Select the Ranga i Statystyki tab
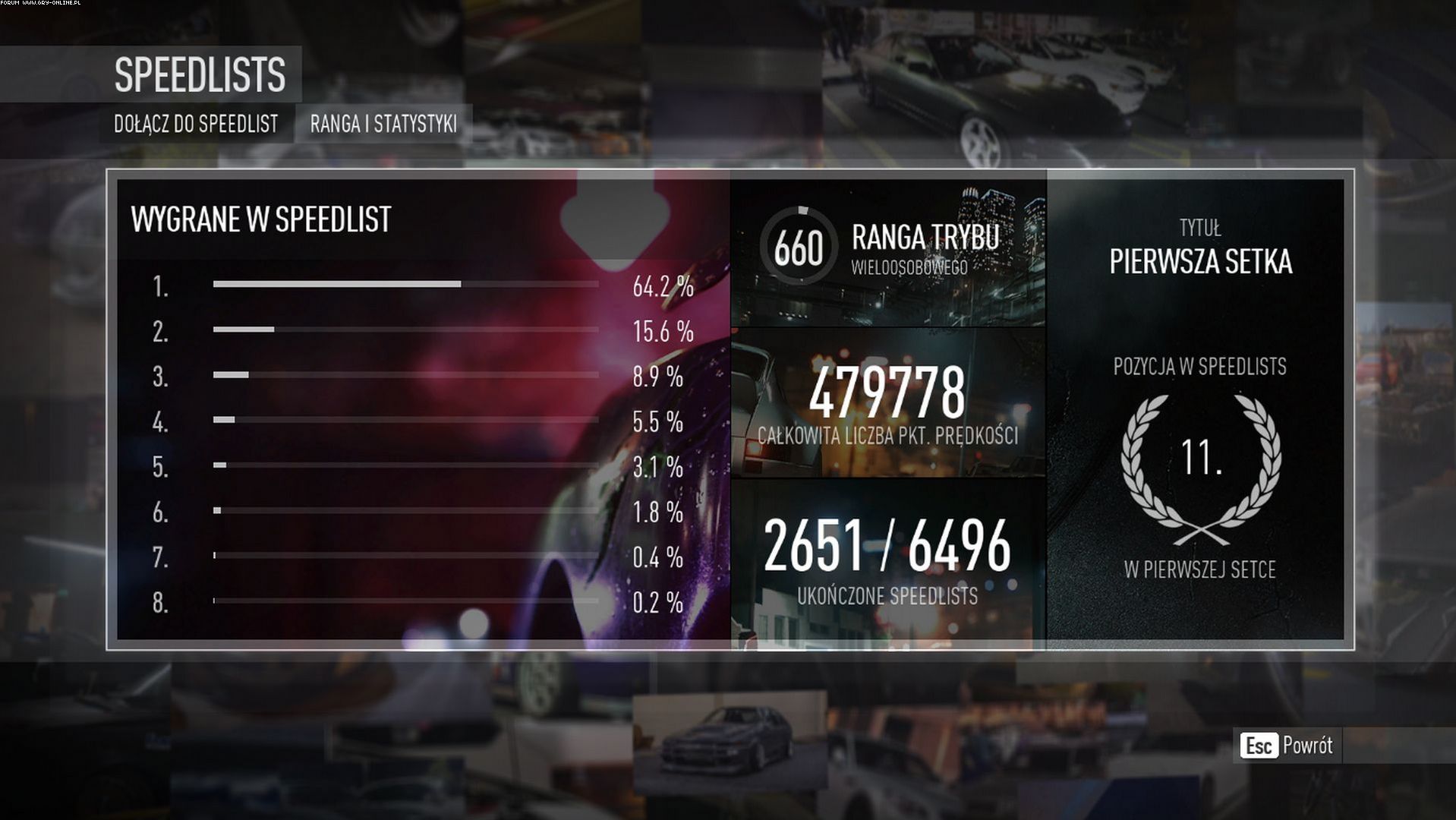Image resolution: width=1456 pixels, height=820 pixels. coord(383,124)
